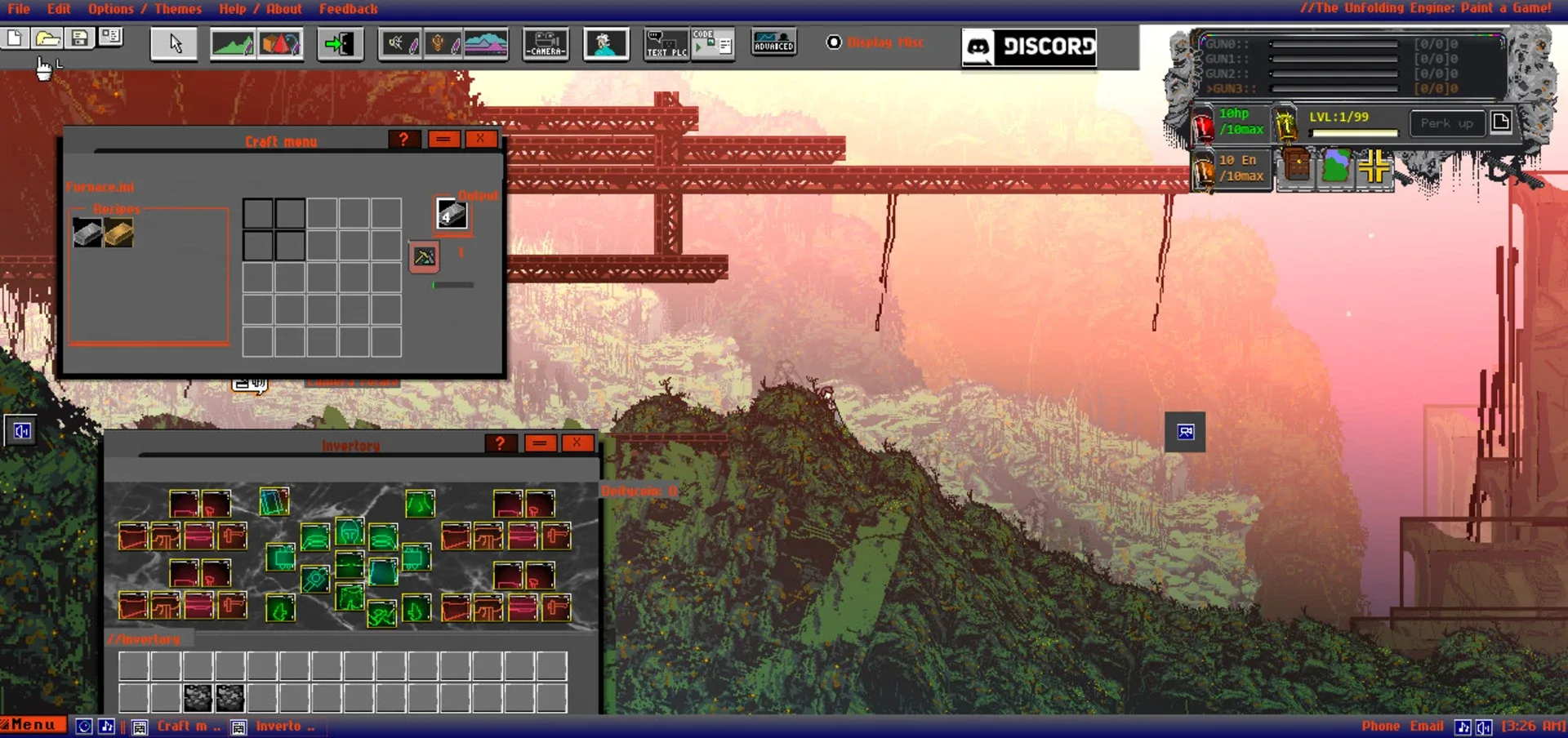1568x738 pixels.
Task: Toggle the Display Misc option
Action: click(x=834, y=42)
